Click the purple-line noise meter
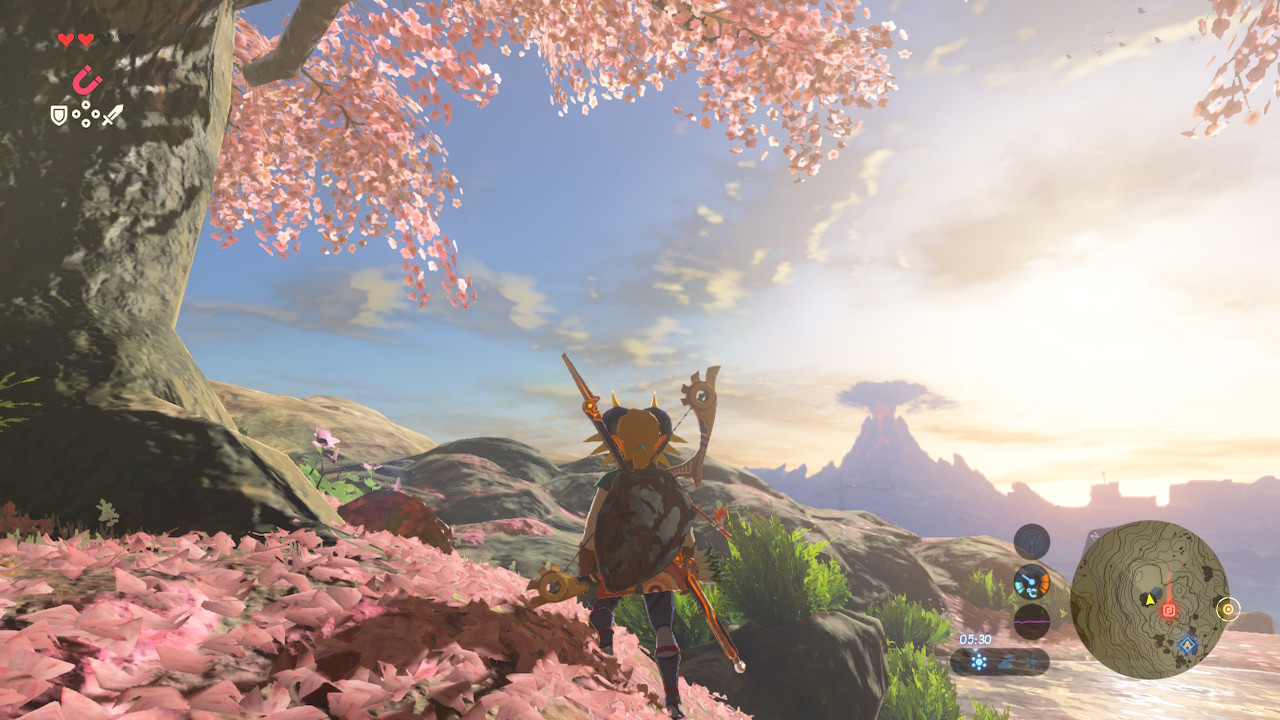 [1031, 621]
